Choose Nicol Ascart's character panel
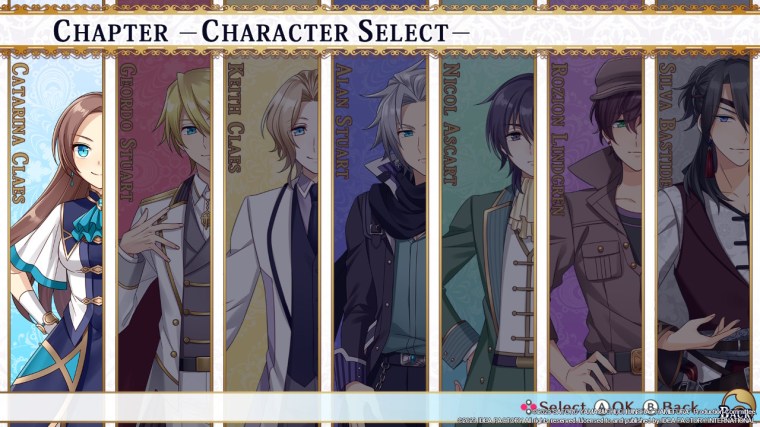Viewport: 760px width, 427px height. (487, 225)
